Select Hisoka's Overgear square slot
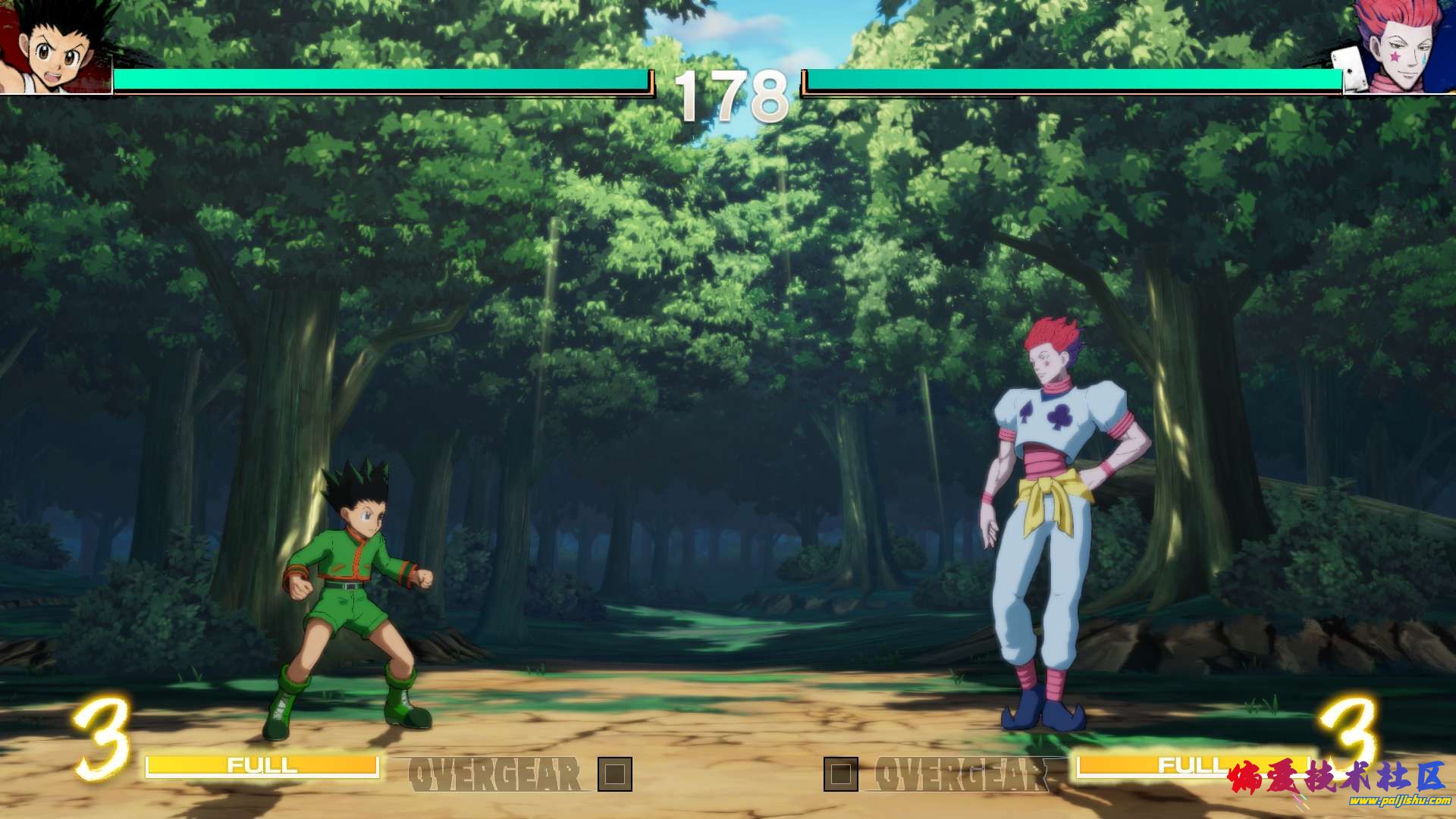This screenshot has height=819, width=1456. click(841, 774)
